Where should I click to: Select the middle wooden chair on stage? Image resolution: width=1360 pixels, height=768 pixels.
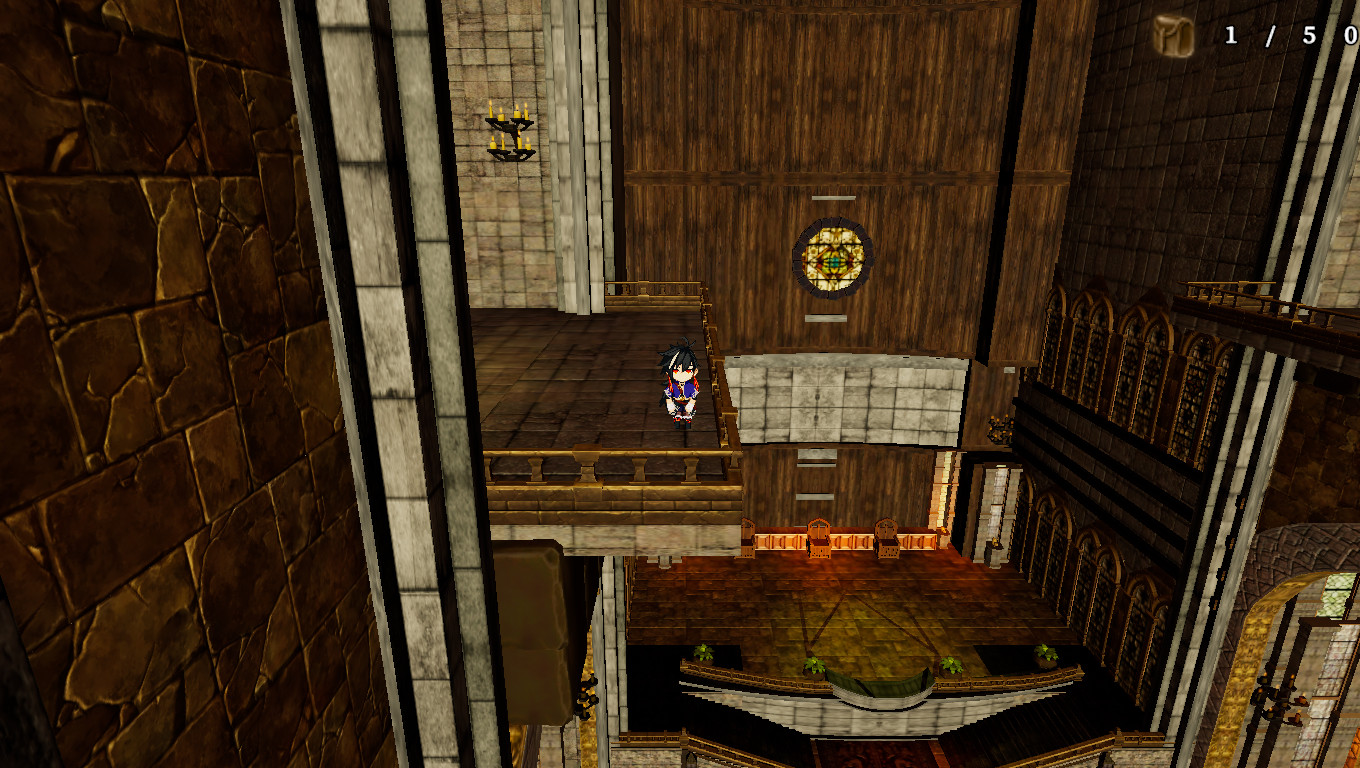[x=818, y=540]
